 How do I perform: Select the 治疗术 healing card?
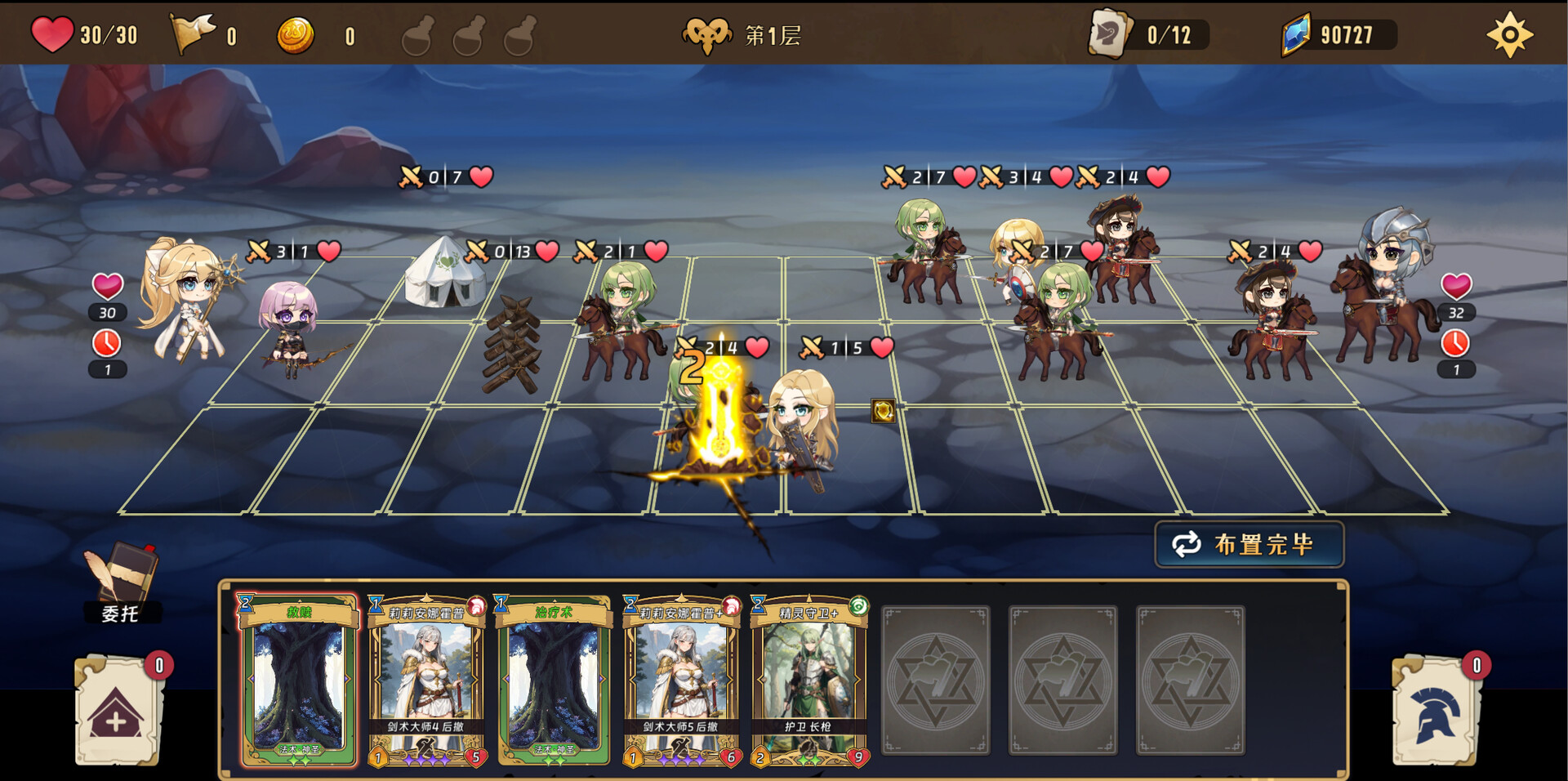552,684
